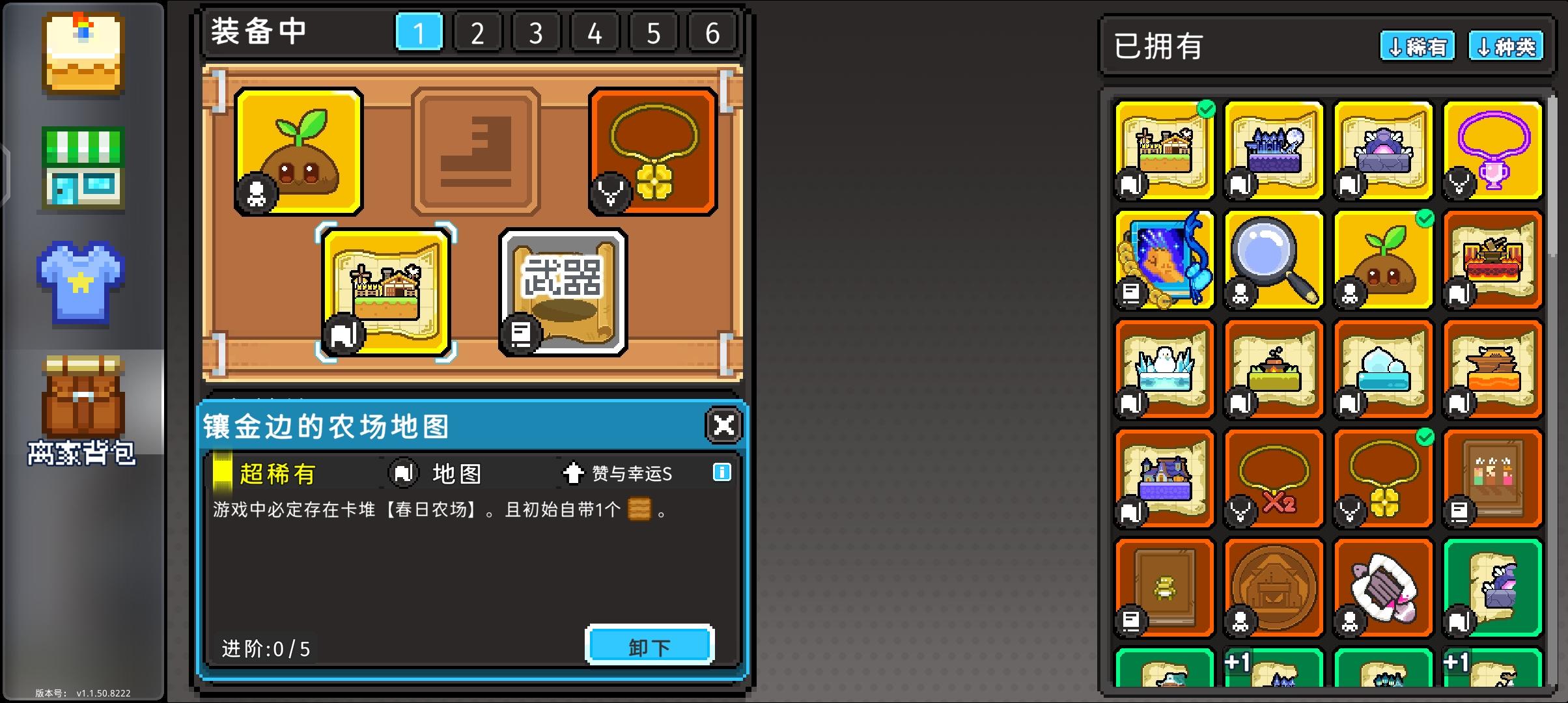This screenshot has width=1568, height=703.
Task: Select the frog book item in the owned grid
Action: pyautogui.click(x=1162, y=587)
